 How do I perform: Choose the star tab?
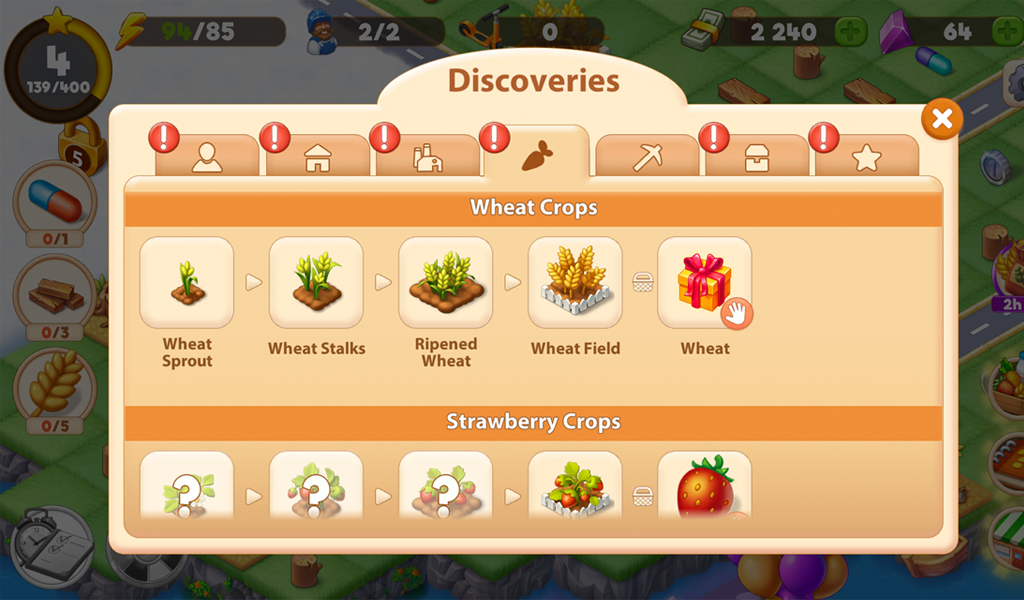[x=866, y=157]
